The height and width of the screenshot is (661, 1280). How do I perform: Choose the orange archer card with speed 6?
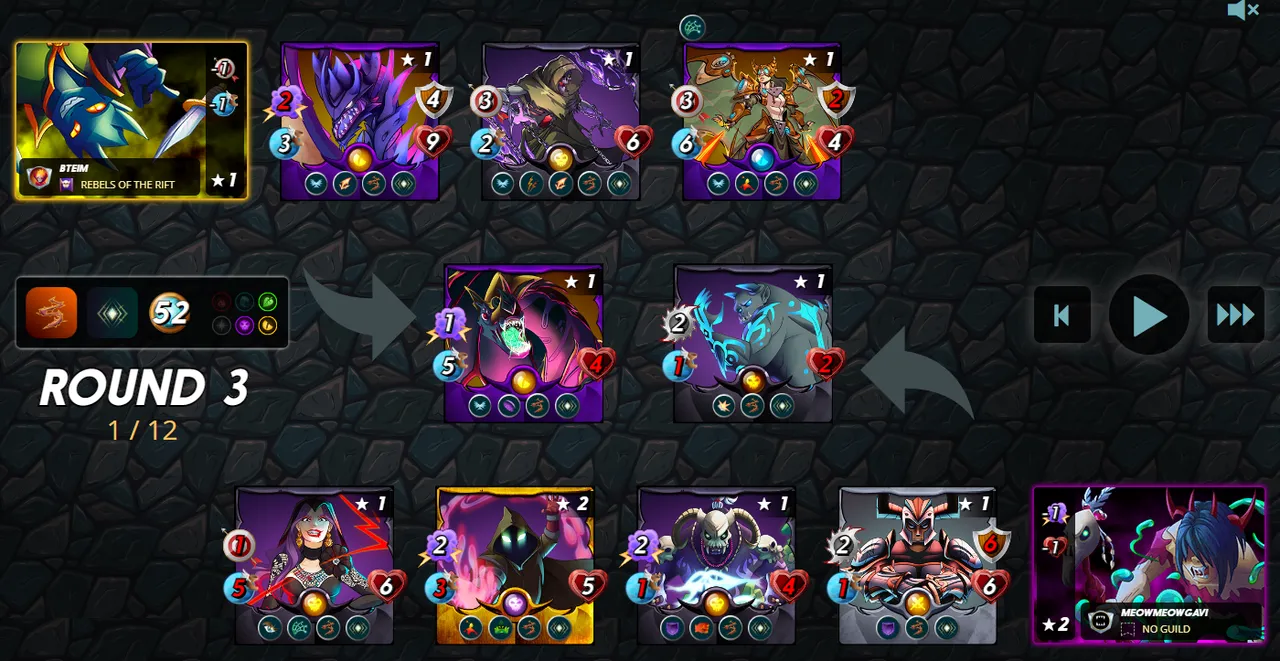(762, 121)
